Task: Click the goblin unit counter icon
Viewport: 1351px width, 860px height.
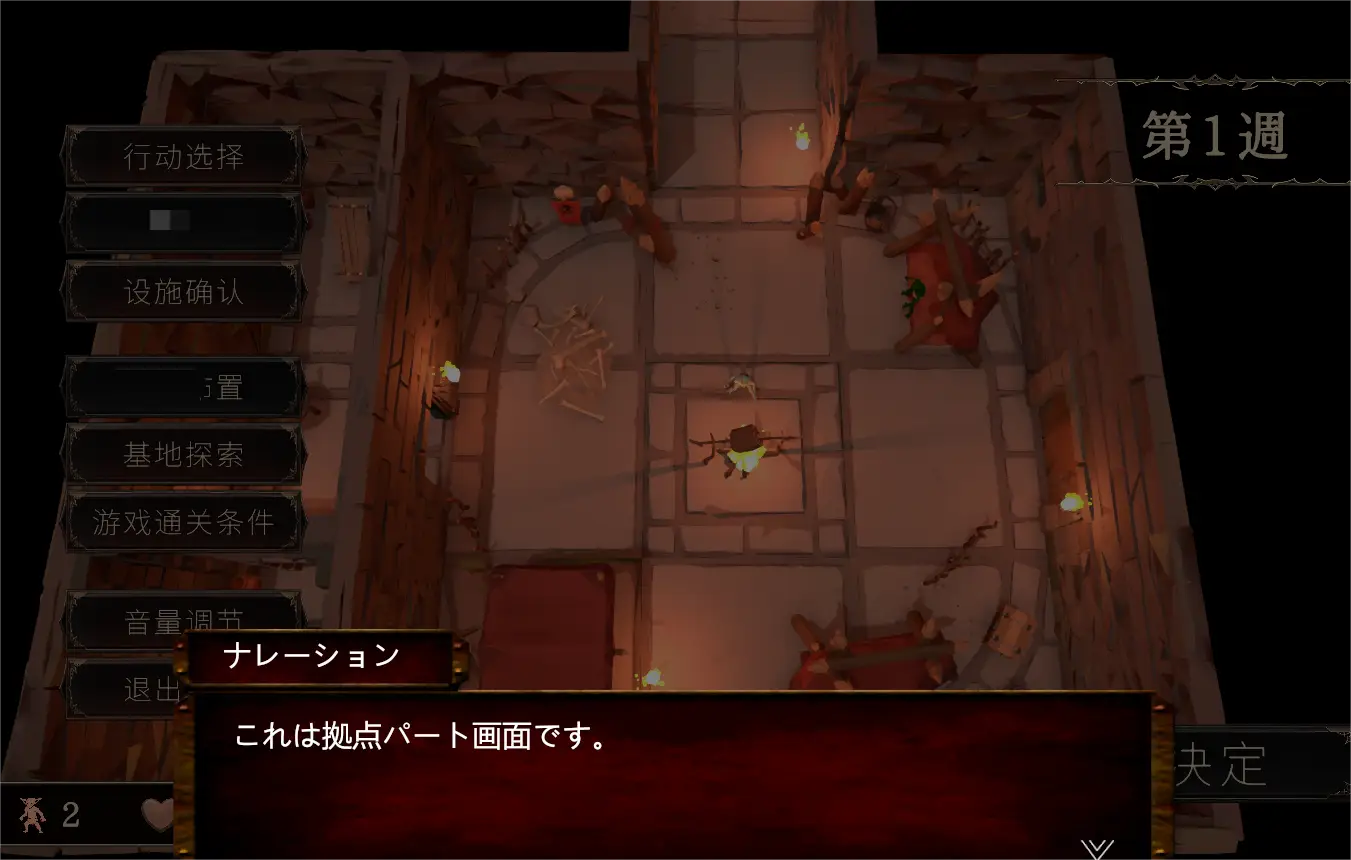Action: [x=35, y=815]
